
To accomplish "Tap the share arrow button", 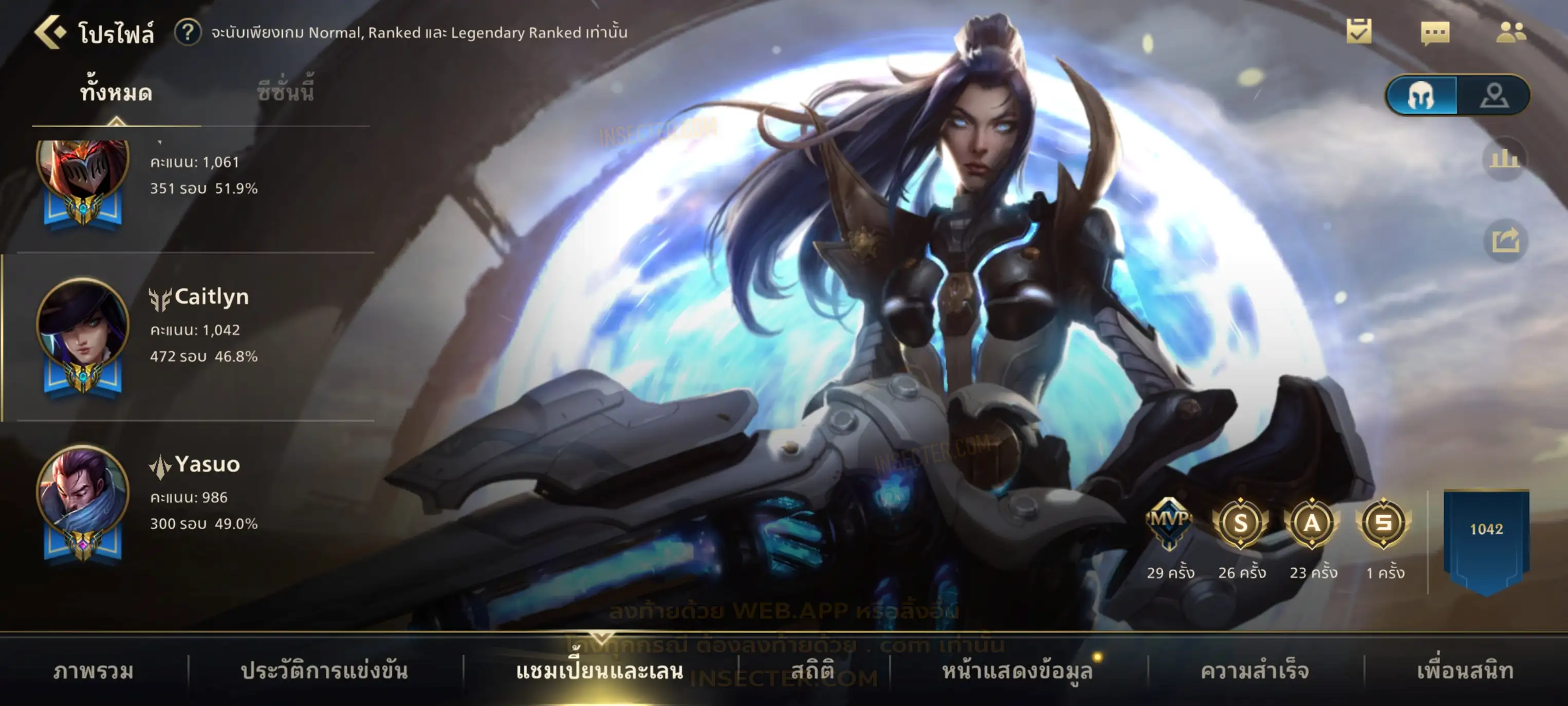I will pos(1505,240).
